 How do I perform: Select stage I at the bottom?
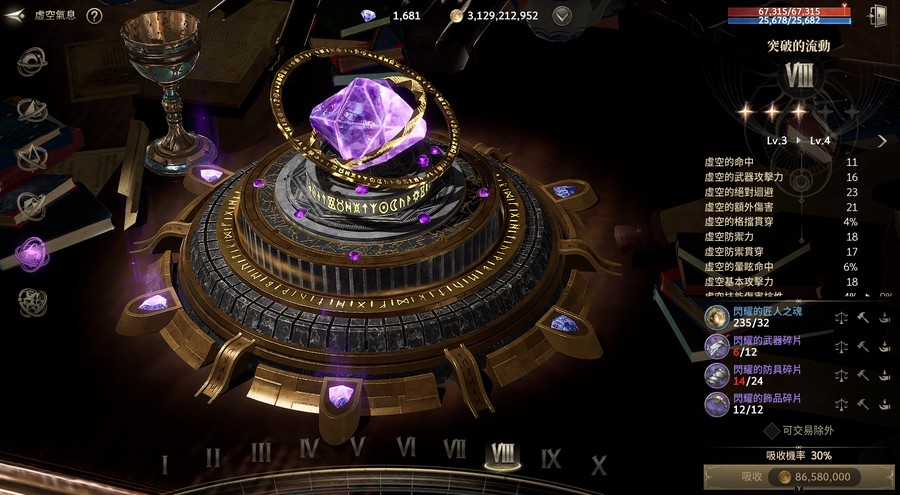coord(165,464)
